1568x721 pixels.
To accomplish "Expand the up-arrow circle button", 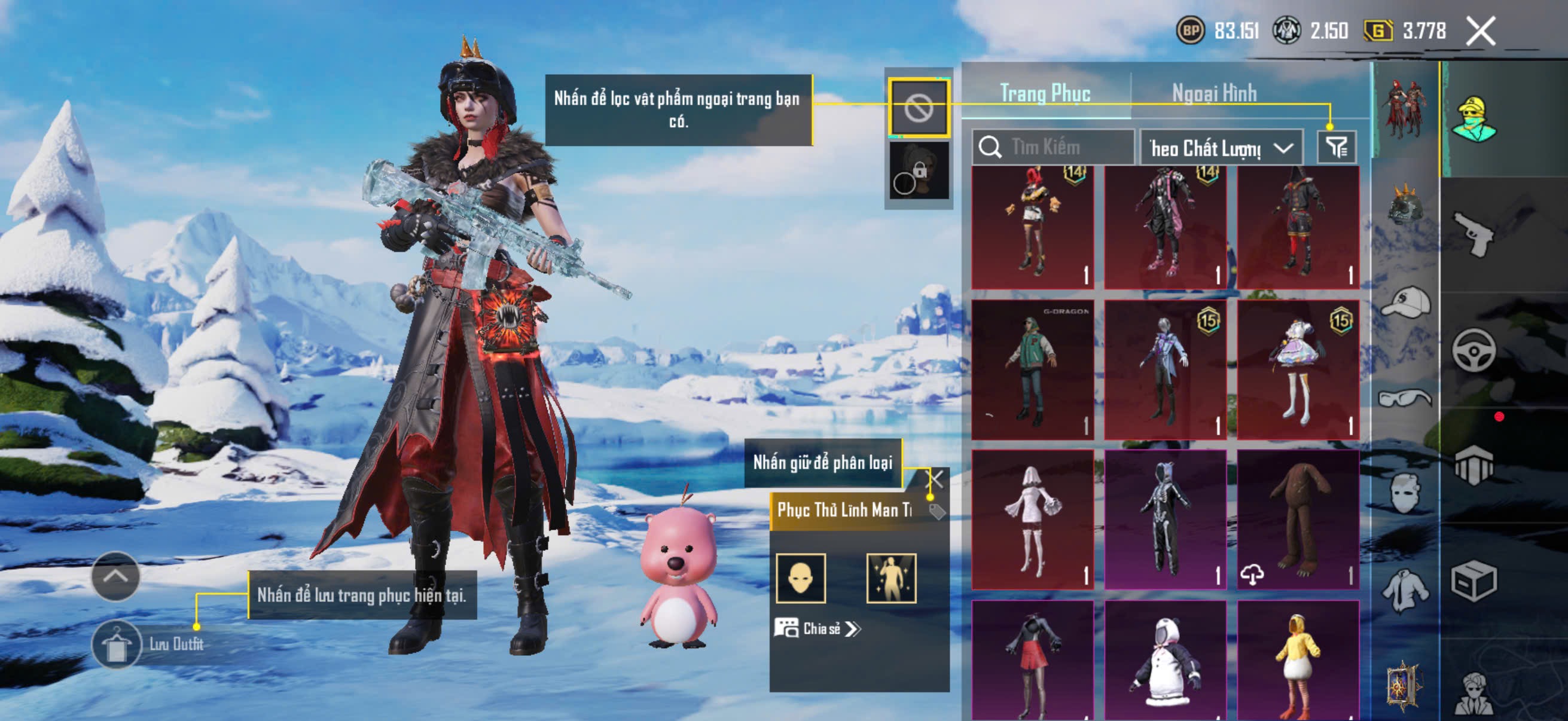I will pos(115,576).
